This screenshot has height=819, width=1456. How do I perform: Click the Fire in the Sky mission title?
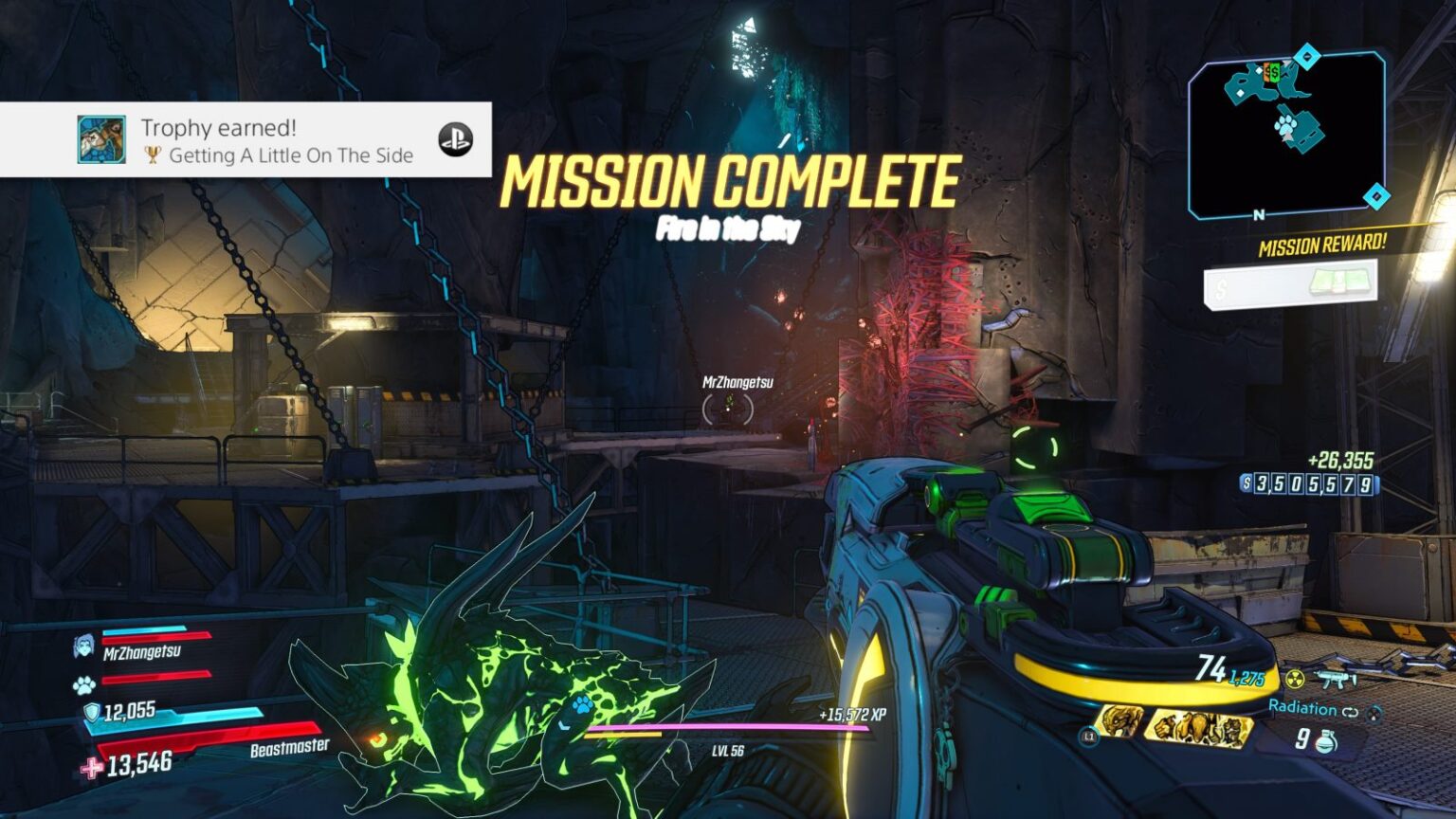[x=729, y=228]
